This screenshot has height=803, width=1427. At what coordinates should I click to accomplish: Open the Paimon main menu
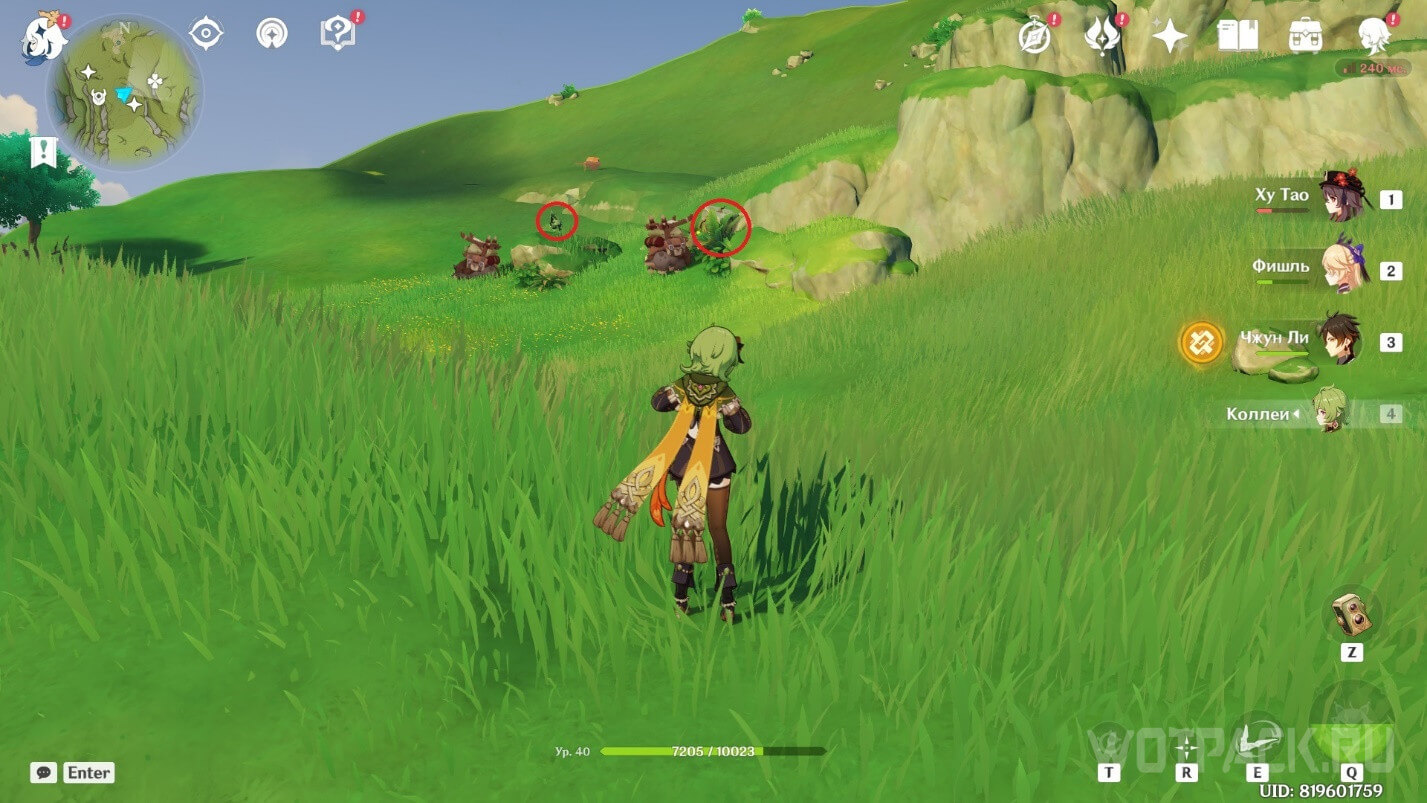[x=44, y=37]
